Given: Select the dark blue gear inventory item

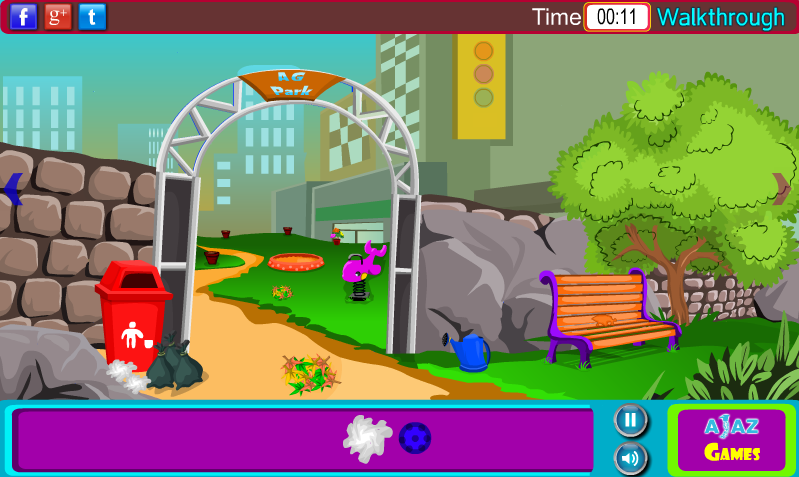Looking at the screenshot, I should (415, 438).
